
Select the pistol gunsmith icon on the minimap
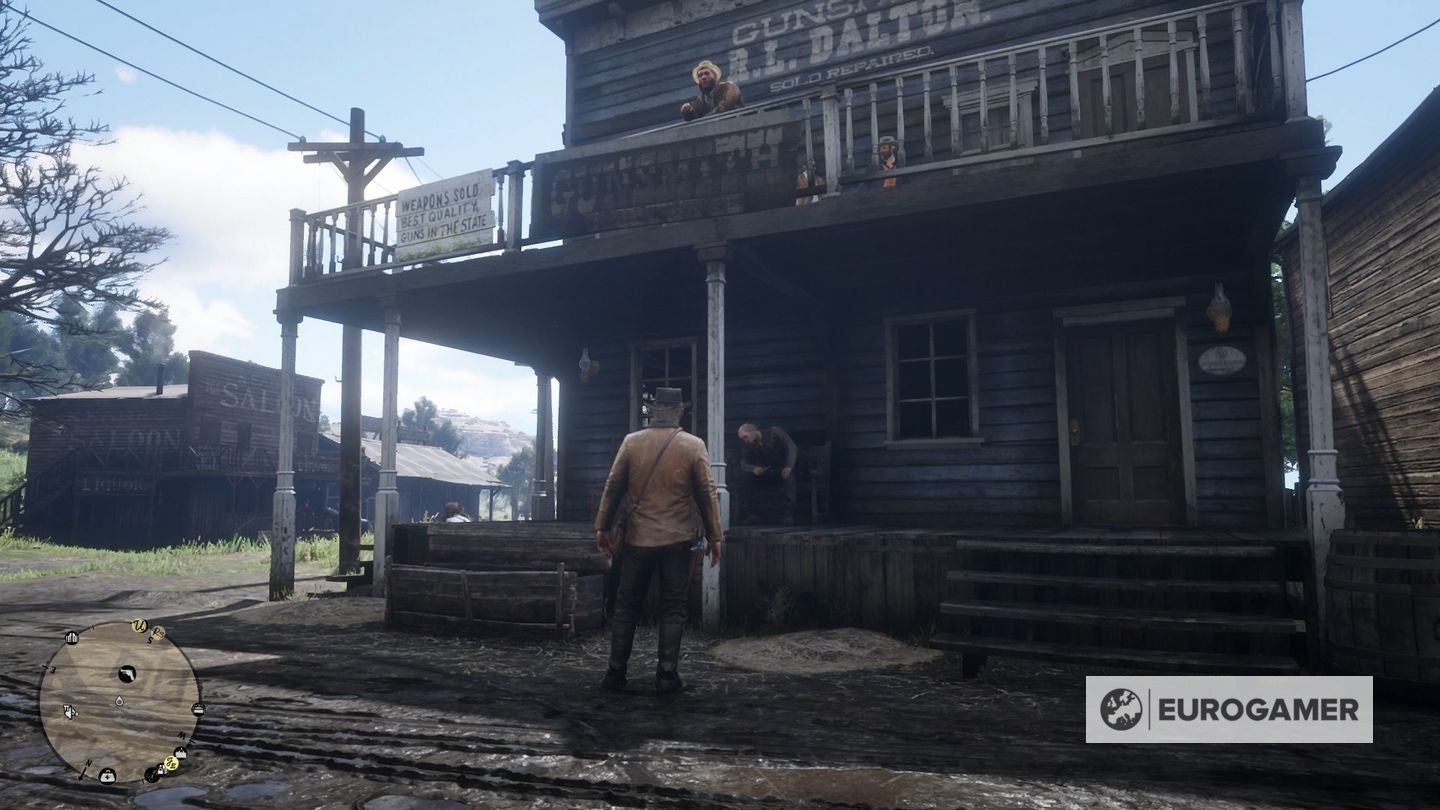click(x=127, y=674)
